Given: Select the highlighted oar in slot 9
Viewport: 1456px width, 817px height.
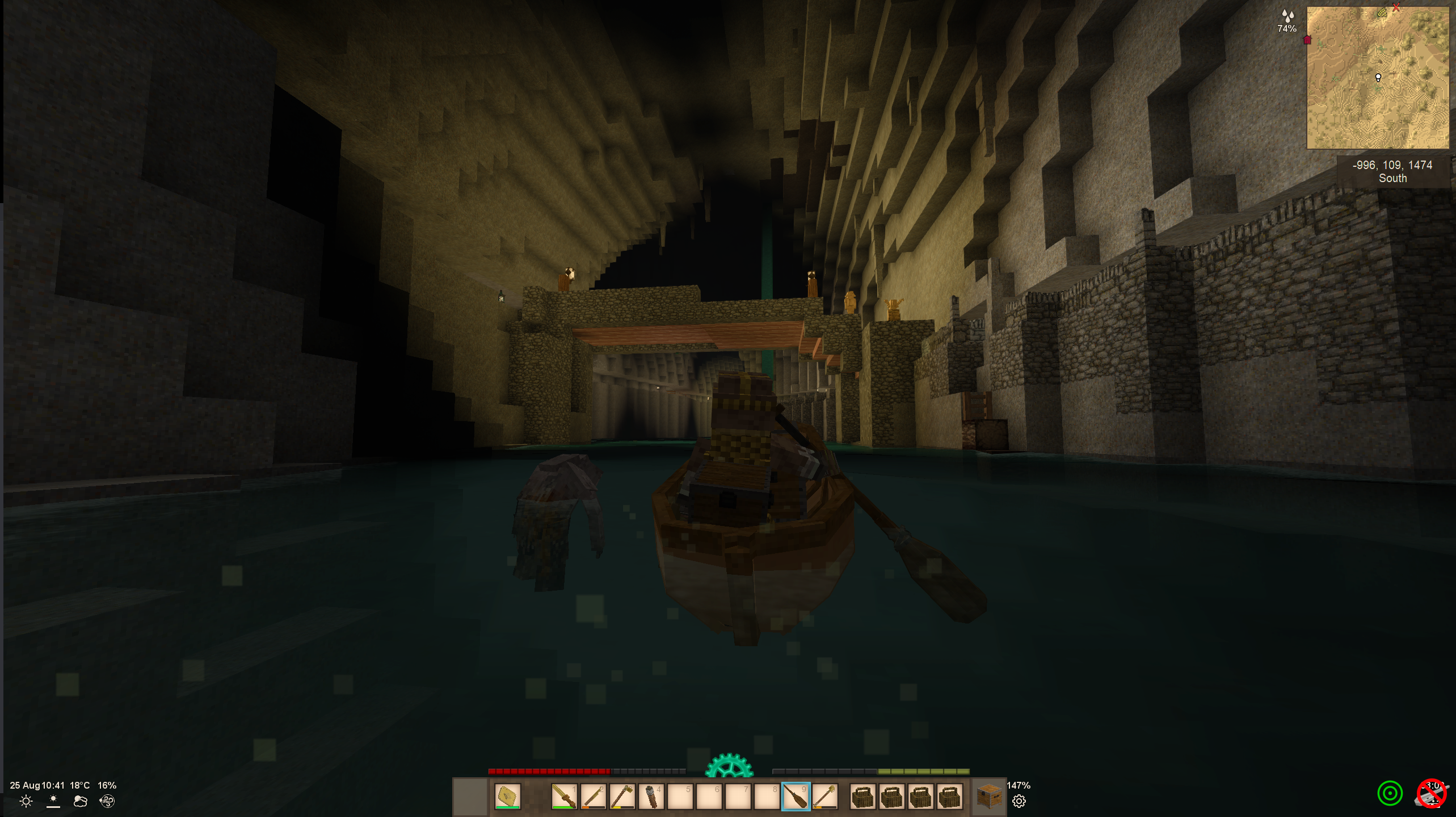Looking at the screenshot, I should (796, 796).
